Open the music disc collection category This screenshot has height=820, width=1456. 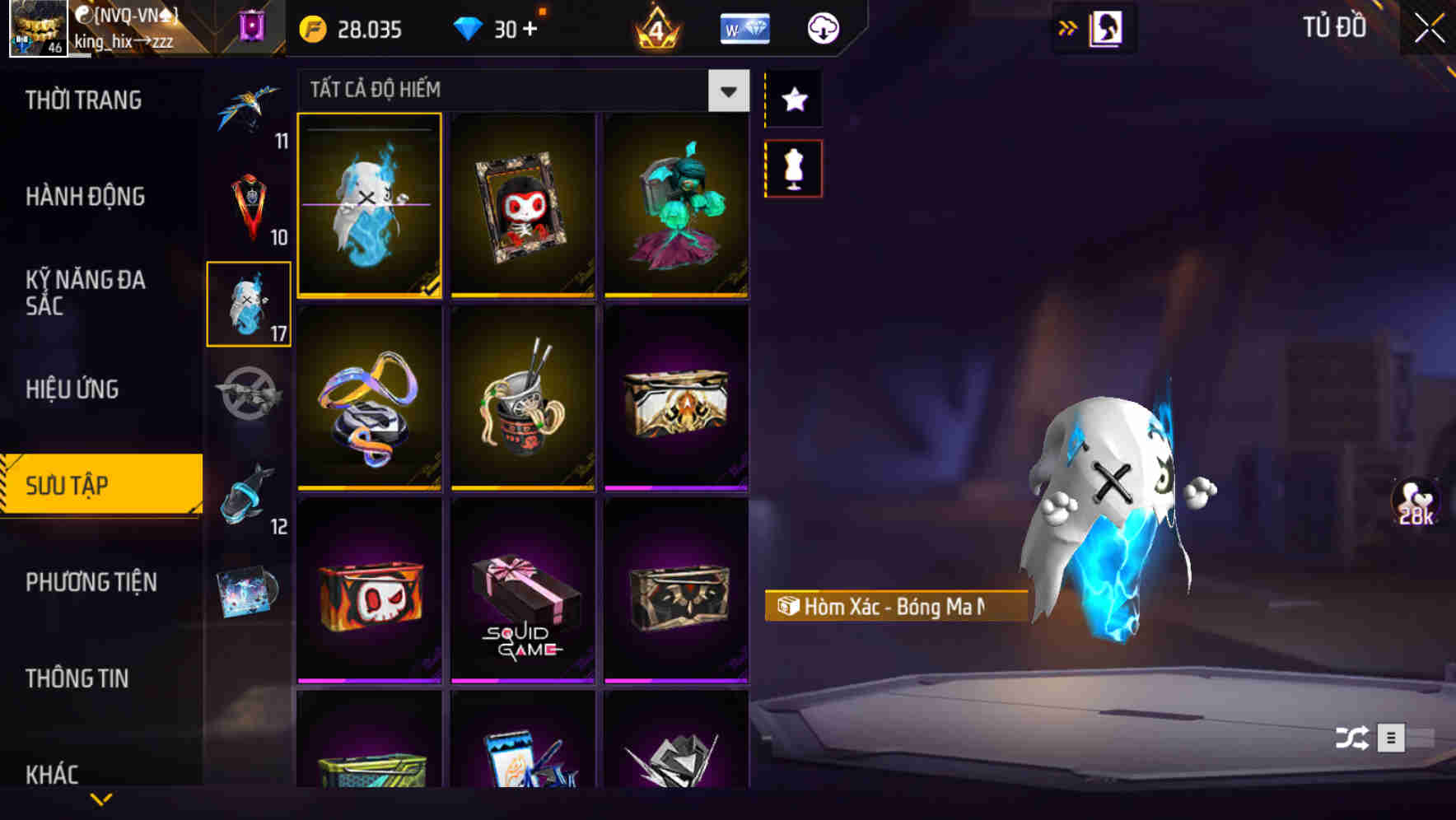coord(250,591)
